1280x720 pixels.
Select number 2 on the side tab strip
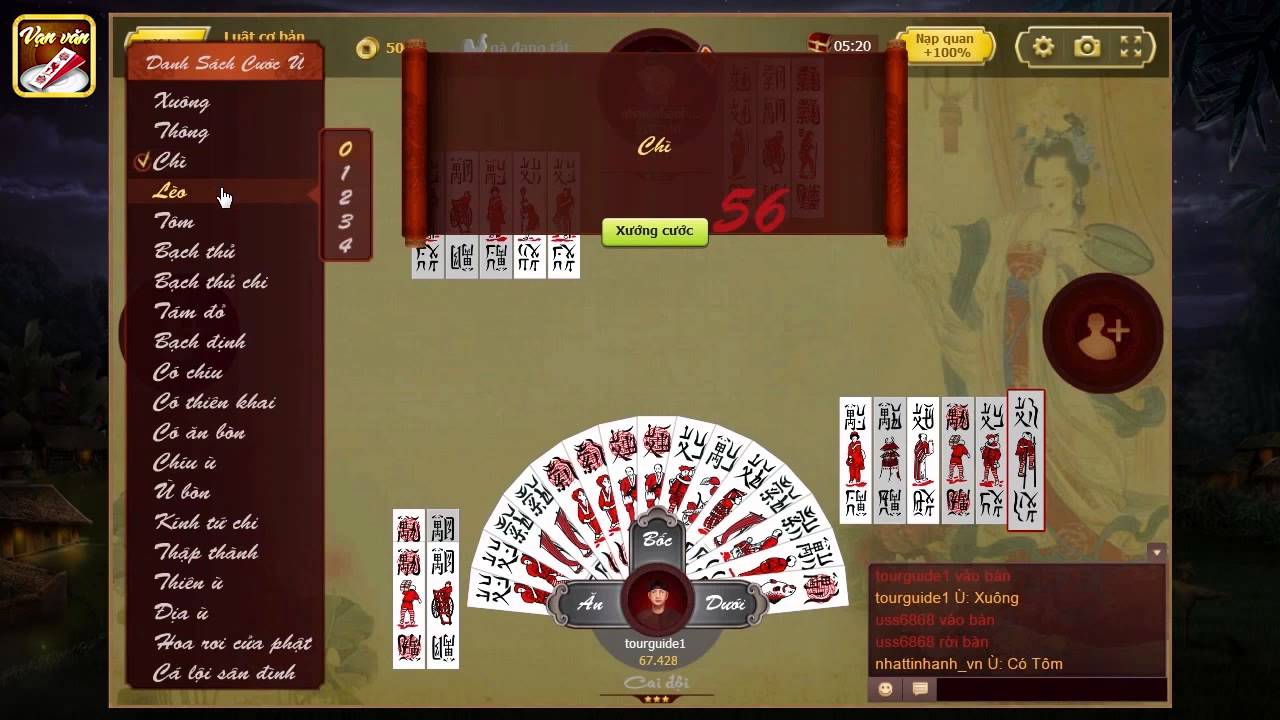coord(346,197)
